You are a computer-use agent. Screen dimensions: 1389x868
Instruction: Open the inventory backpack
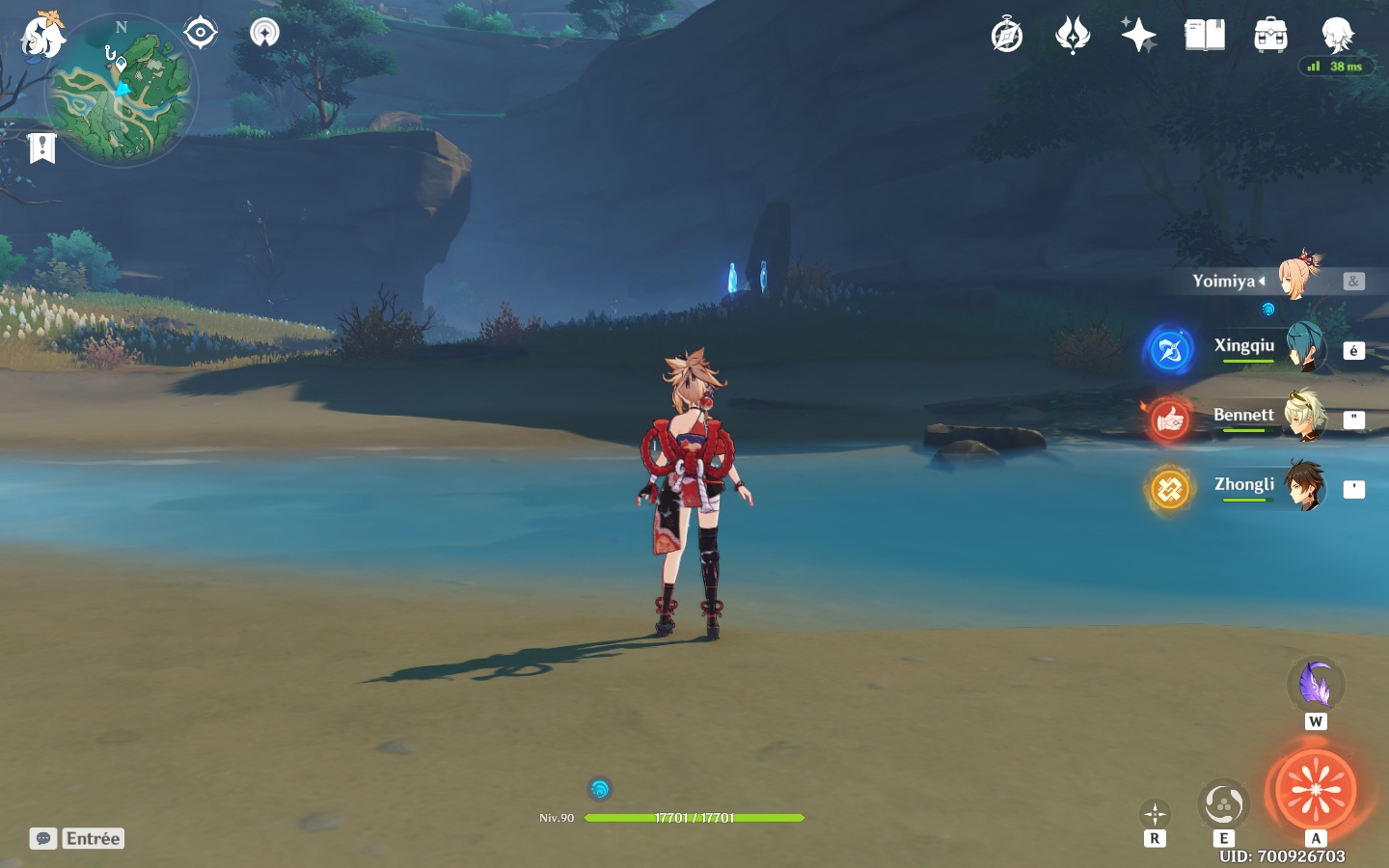1270,36
